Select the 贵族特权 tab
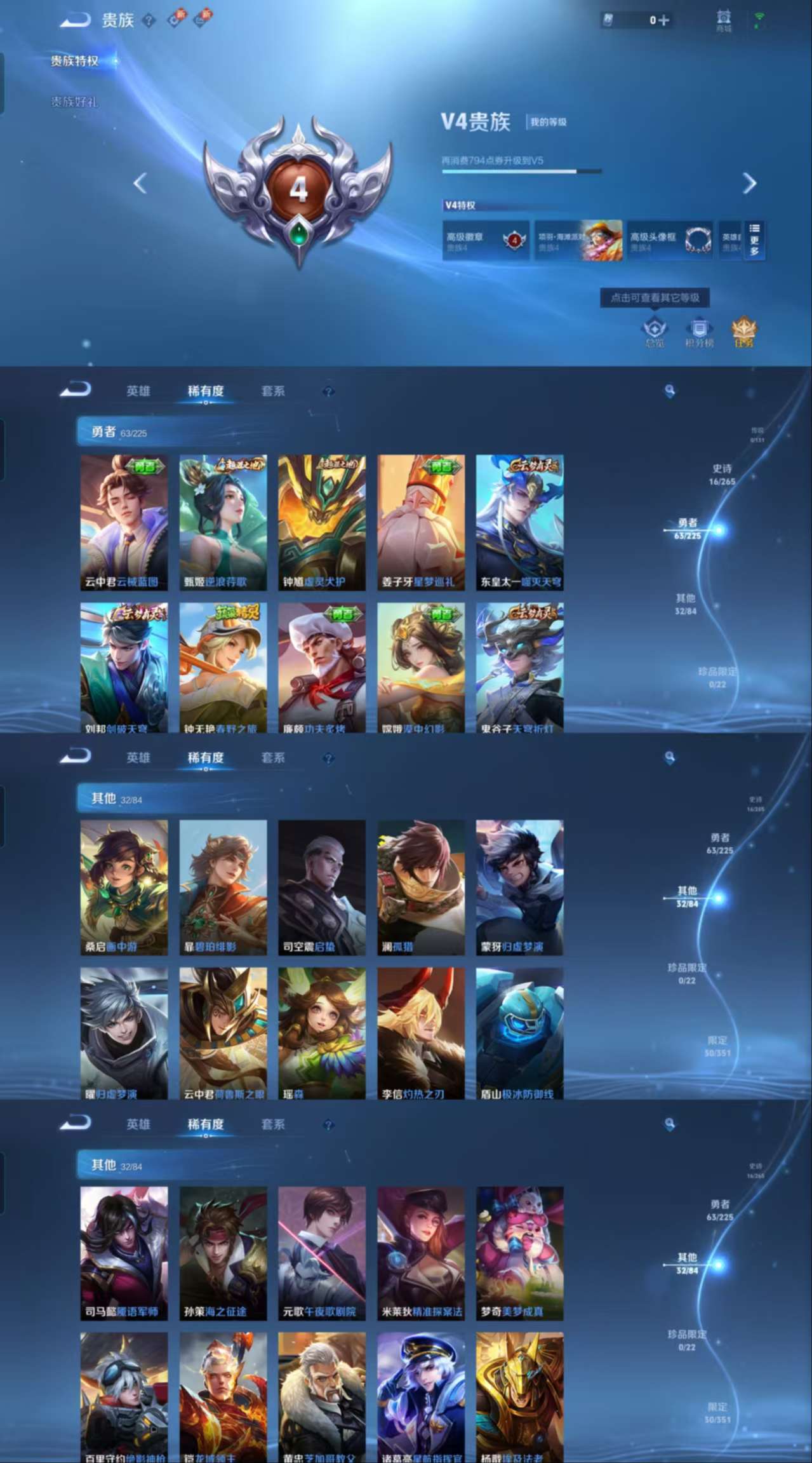The image size is (812, 1463). [x=75, y=61]
